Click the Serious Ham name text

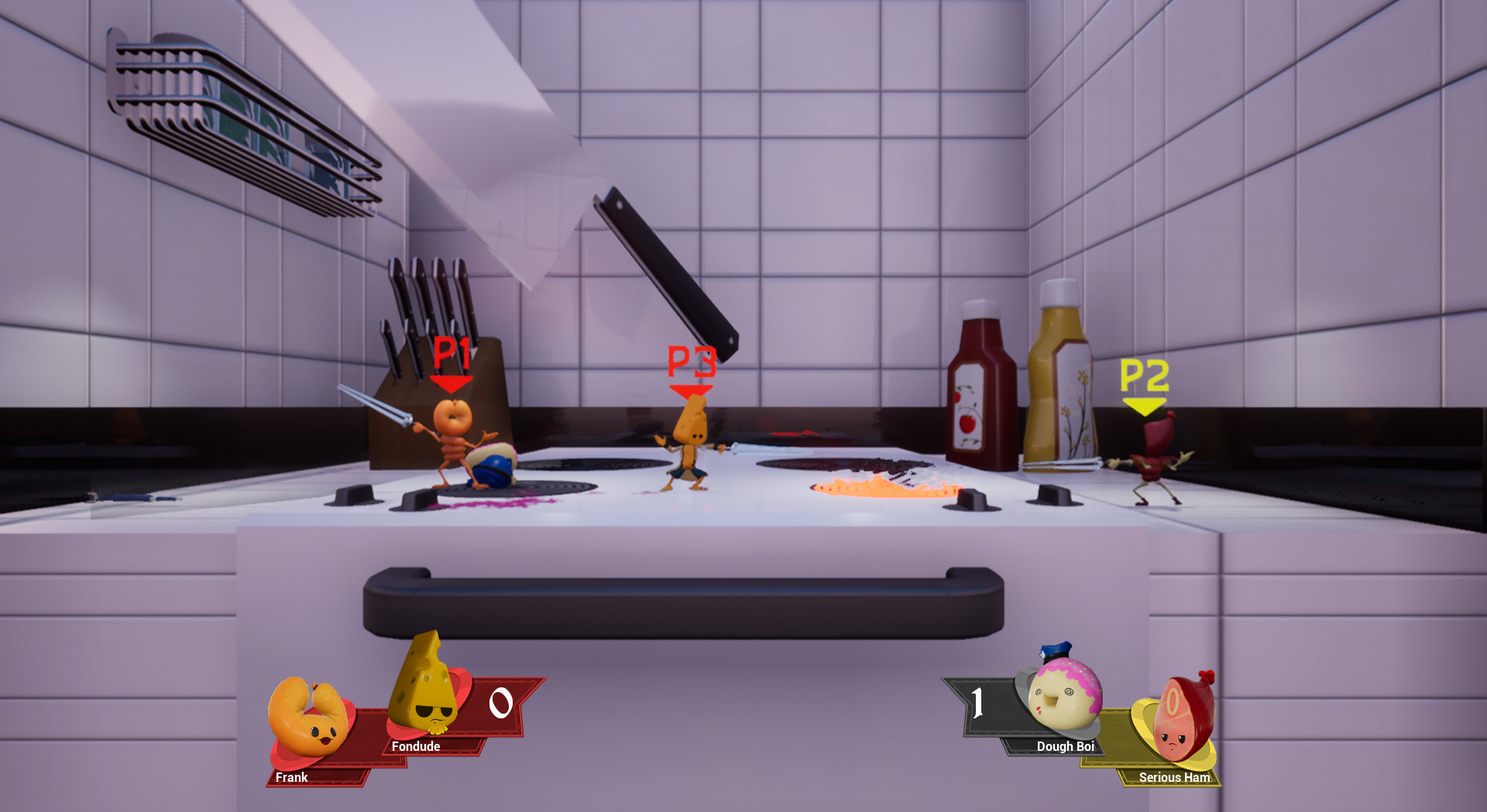tap(1174, 778)
